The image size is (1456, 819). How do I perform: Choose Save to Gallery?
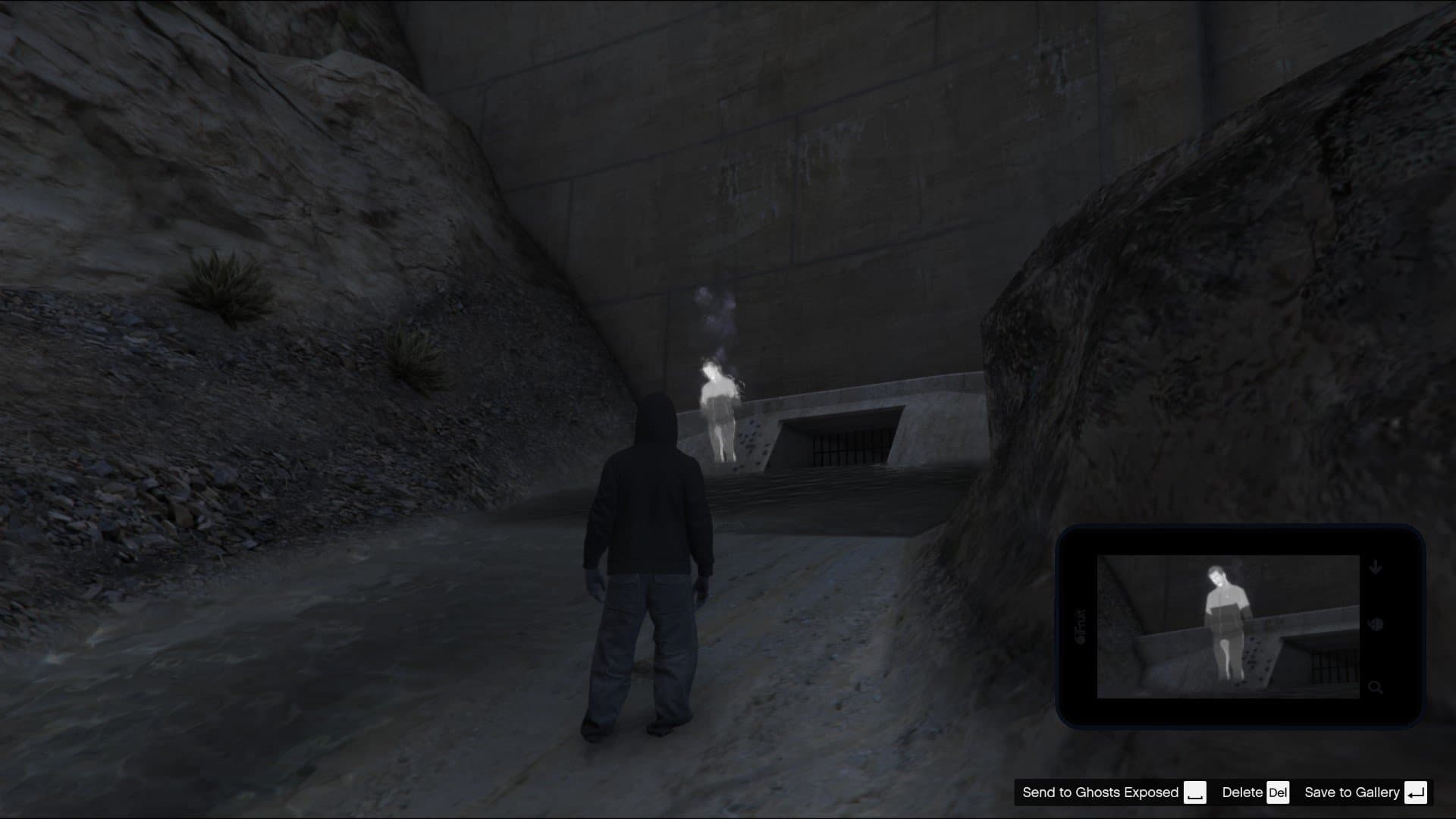pos(1353,792)
